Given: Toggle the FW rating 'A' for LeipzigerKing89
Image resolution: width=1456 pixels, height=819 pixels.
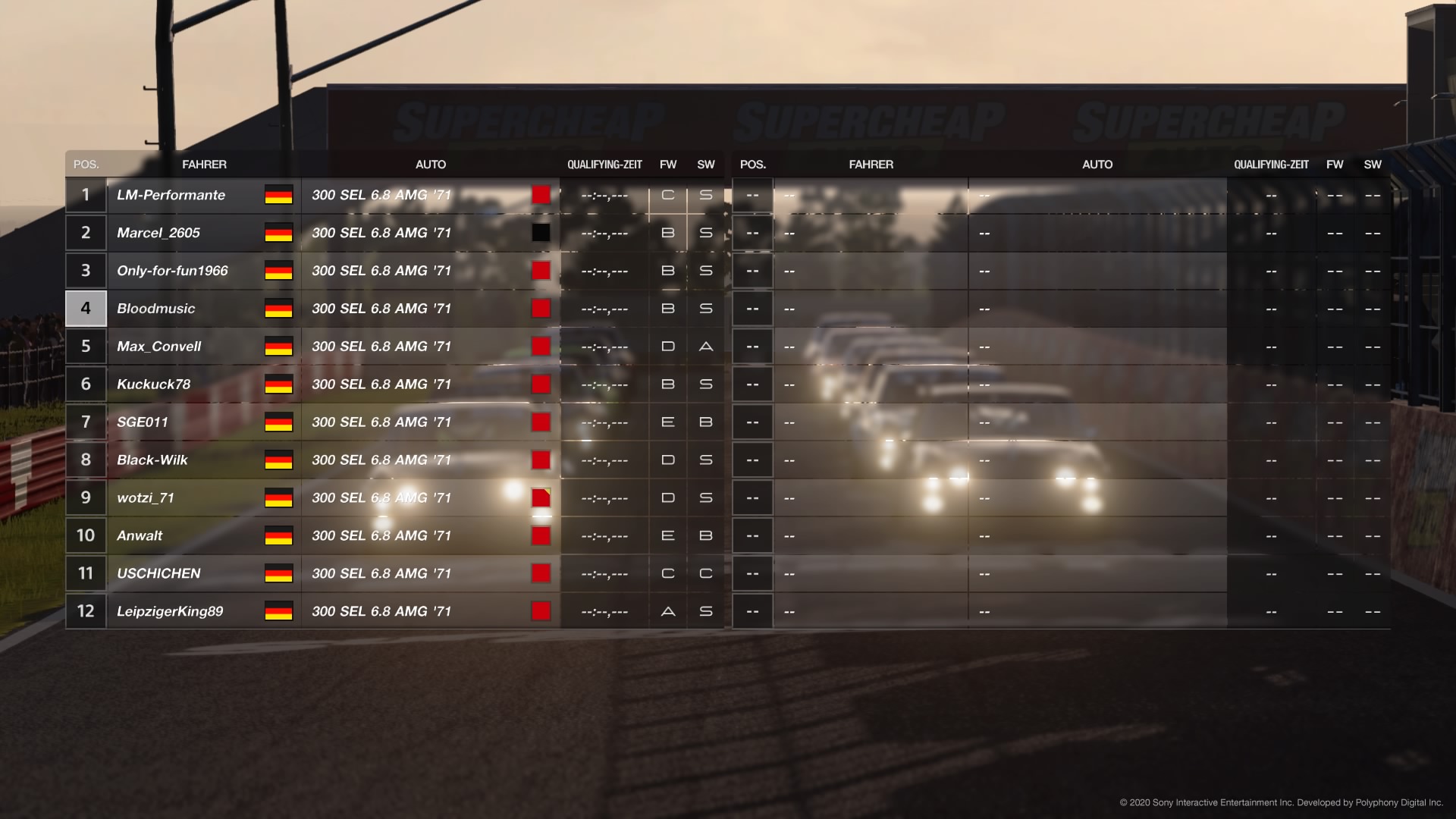Looking at the screenshot, I should pos(668,610).
